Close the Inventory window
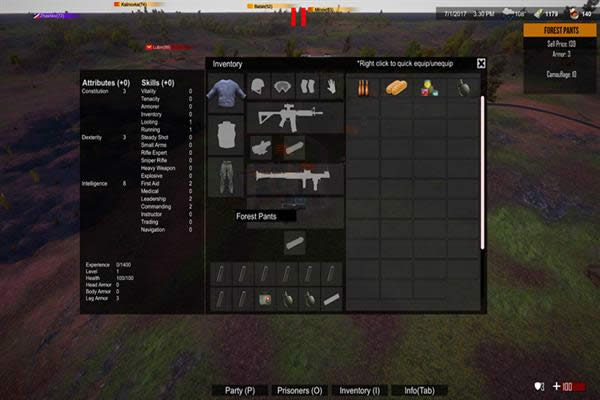 coord(481,63)
